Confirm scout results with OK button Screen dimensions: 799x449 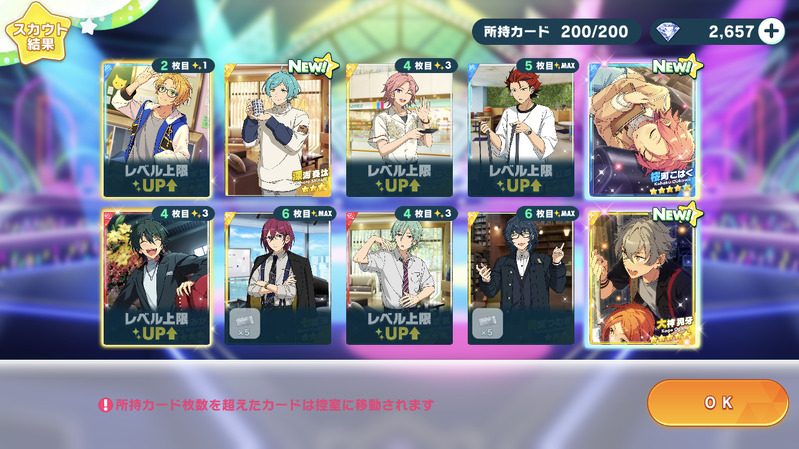click(718, 403)
